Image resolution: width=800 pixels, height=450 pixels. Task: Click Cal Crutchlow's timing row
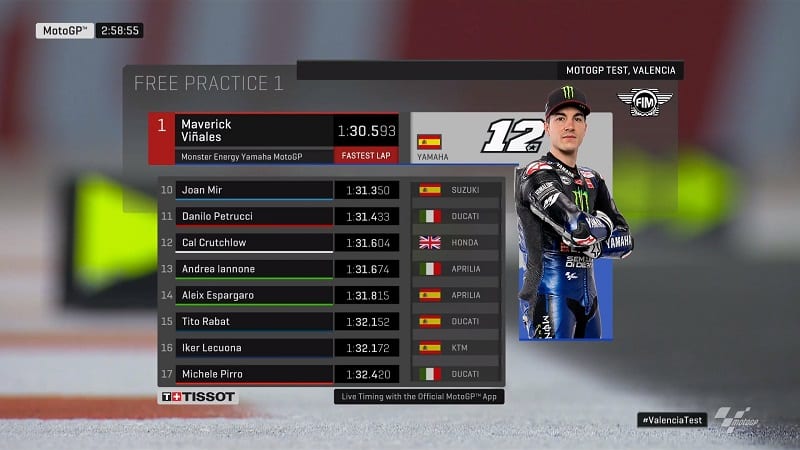click(255, 242)
